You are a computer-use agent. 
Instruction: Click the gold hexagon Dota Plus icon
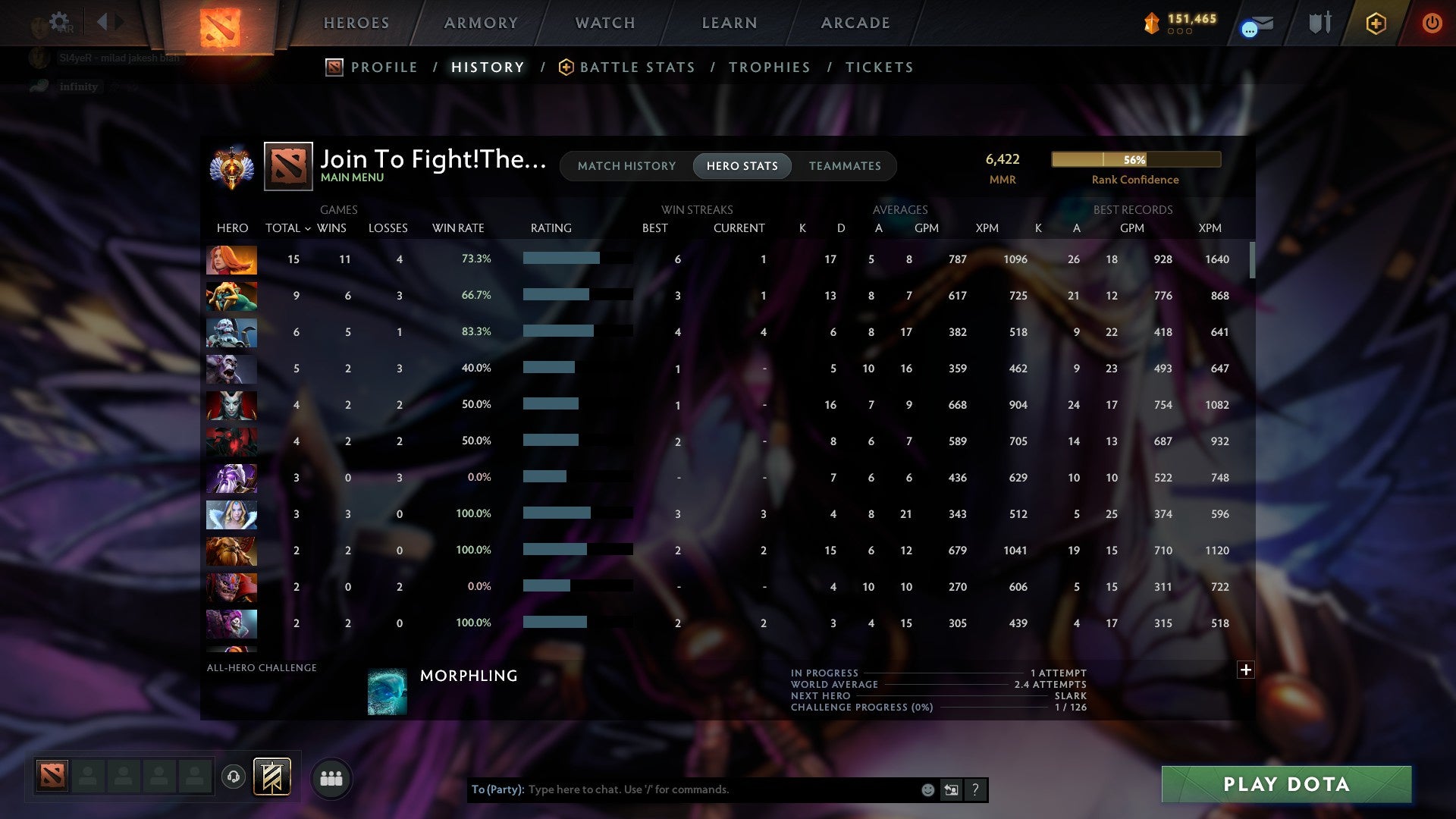[x=1376, y=24]
